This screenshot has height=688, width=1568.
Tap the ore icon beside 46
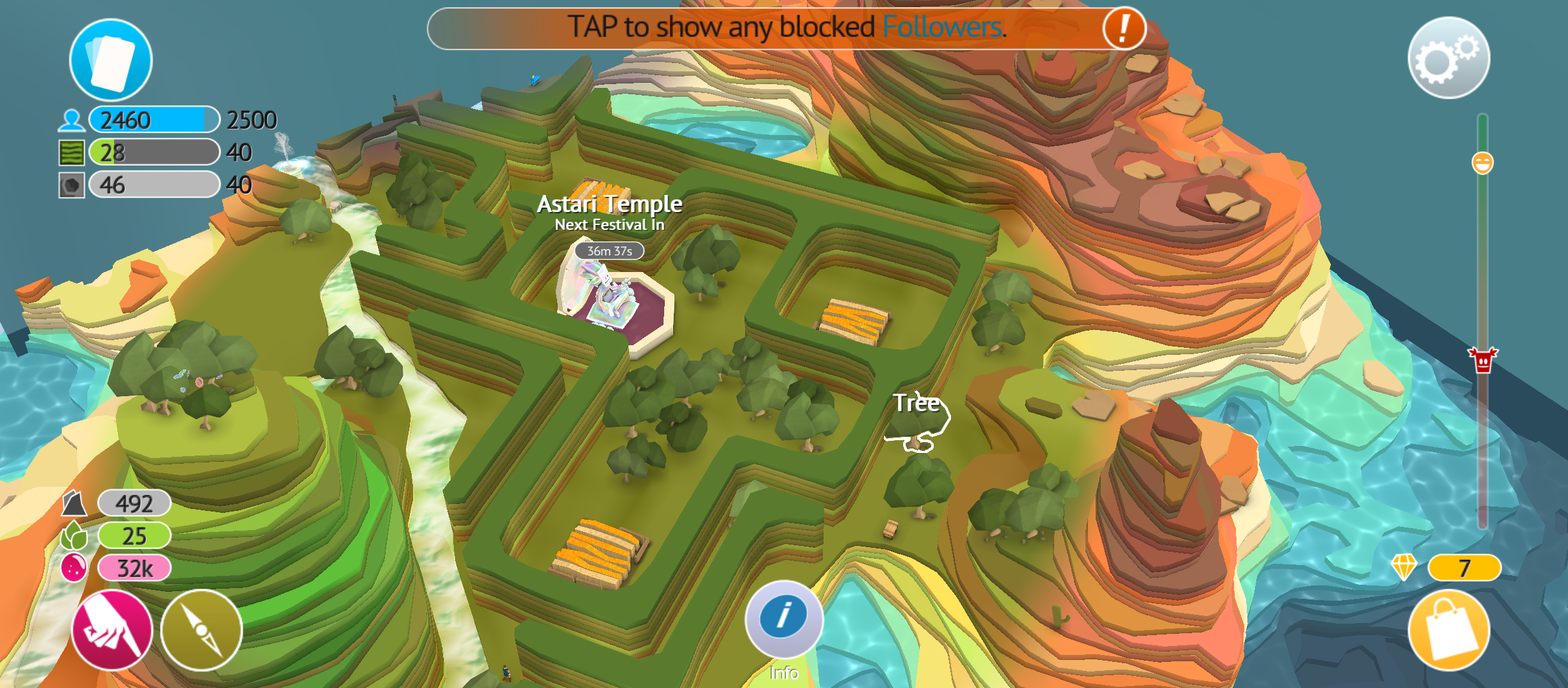coord(72,185)
